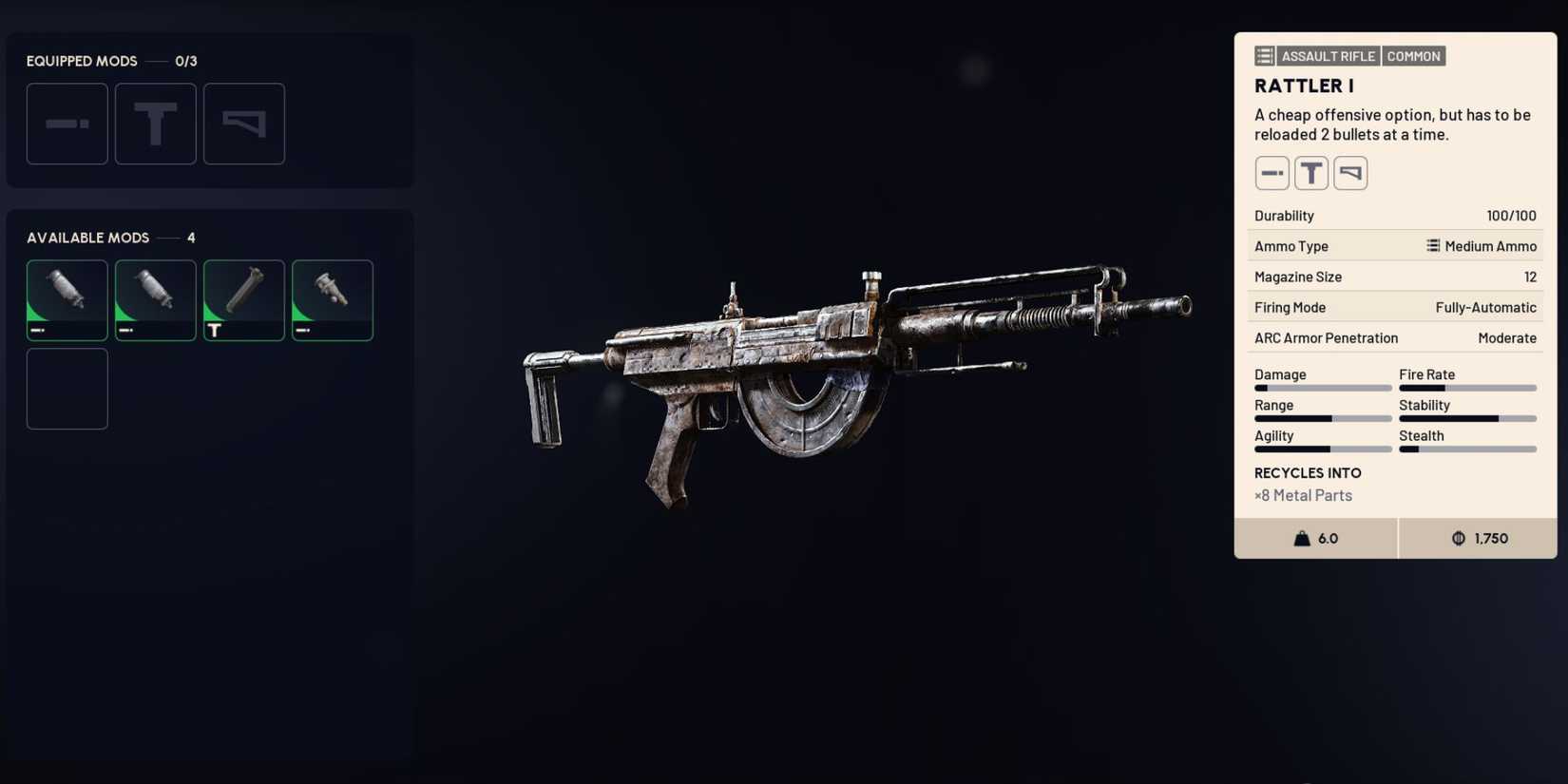Click the Medium Ammo magazine icon
The height and width of the screenshot is (784, 1568).
[x=1433, y=246]
